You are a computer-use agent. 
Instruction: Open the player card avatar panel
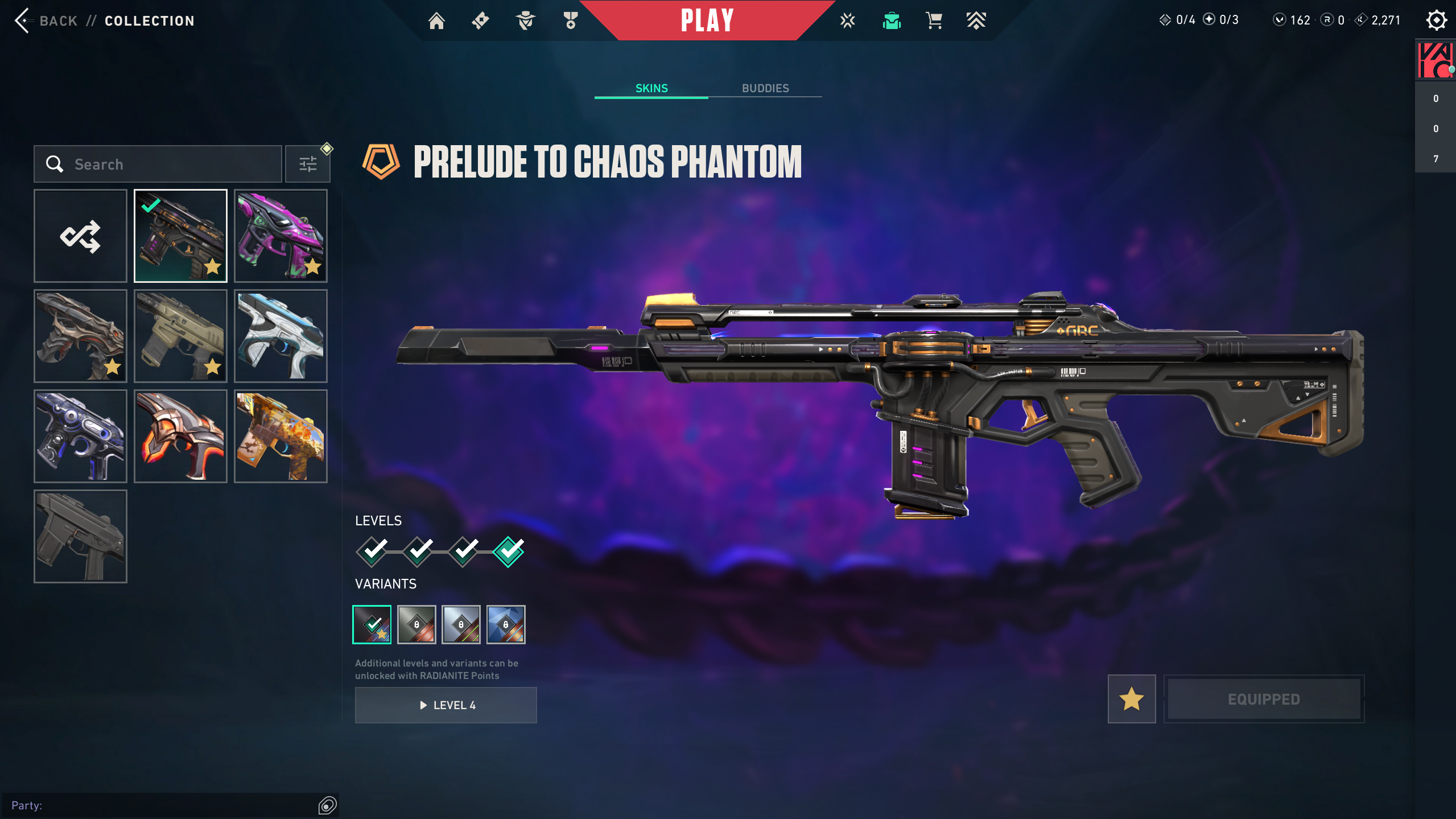click(x=1435, y=60)
